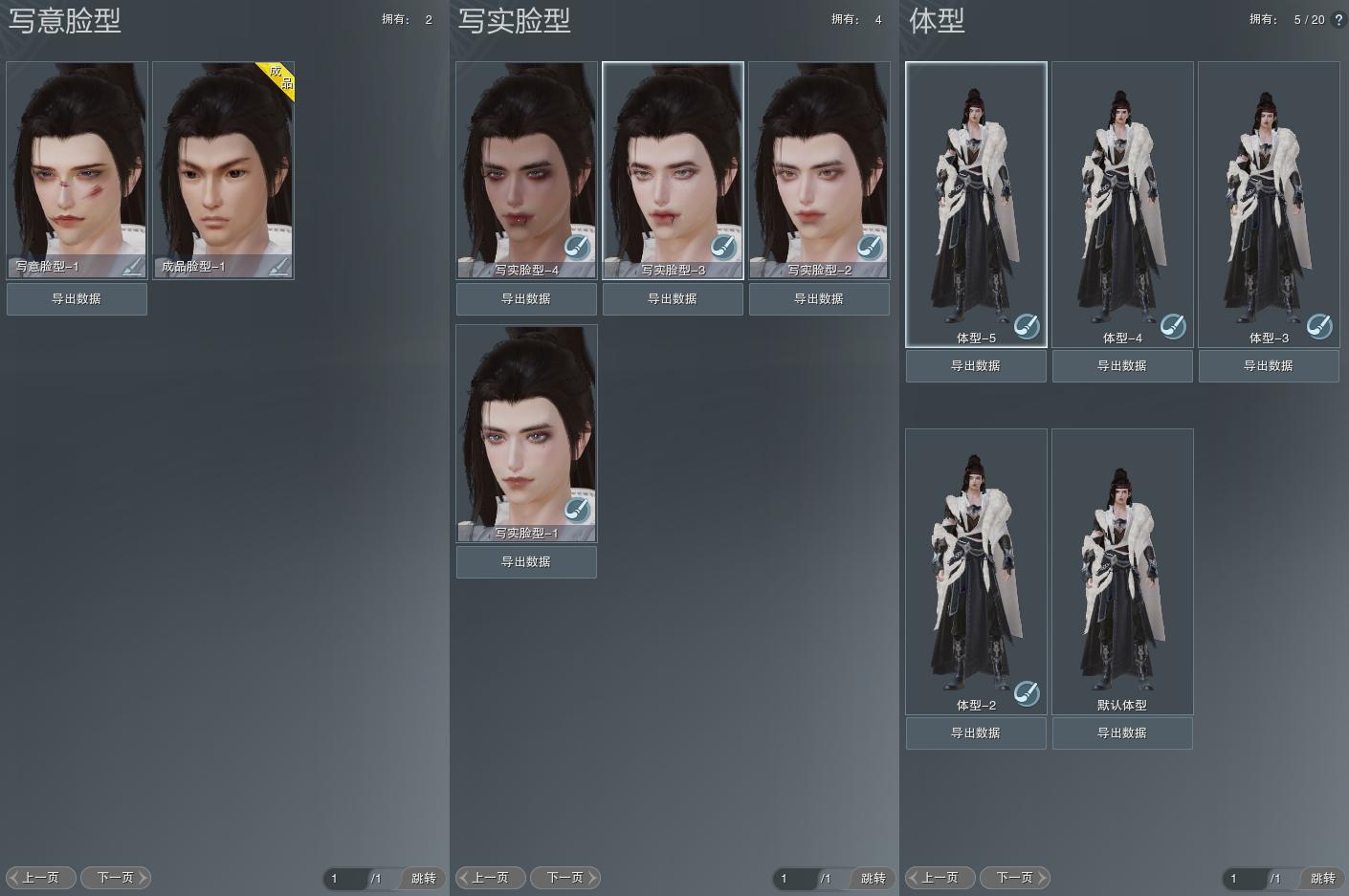This screenshot has height=896, width=1349.
Task: Click 跳转 in the 写实脸型 panel
Action: click(x=873, y=878)
